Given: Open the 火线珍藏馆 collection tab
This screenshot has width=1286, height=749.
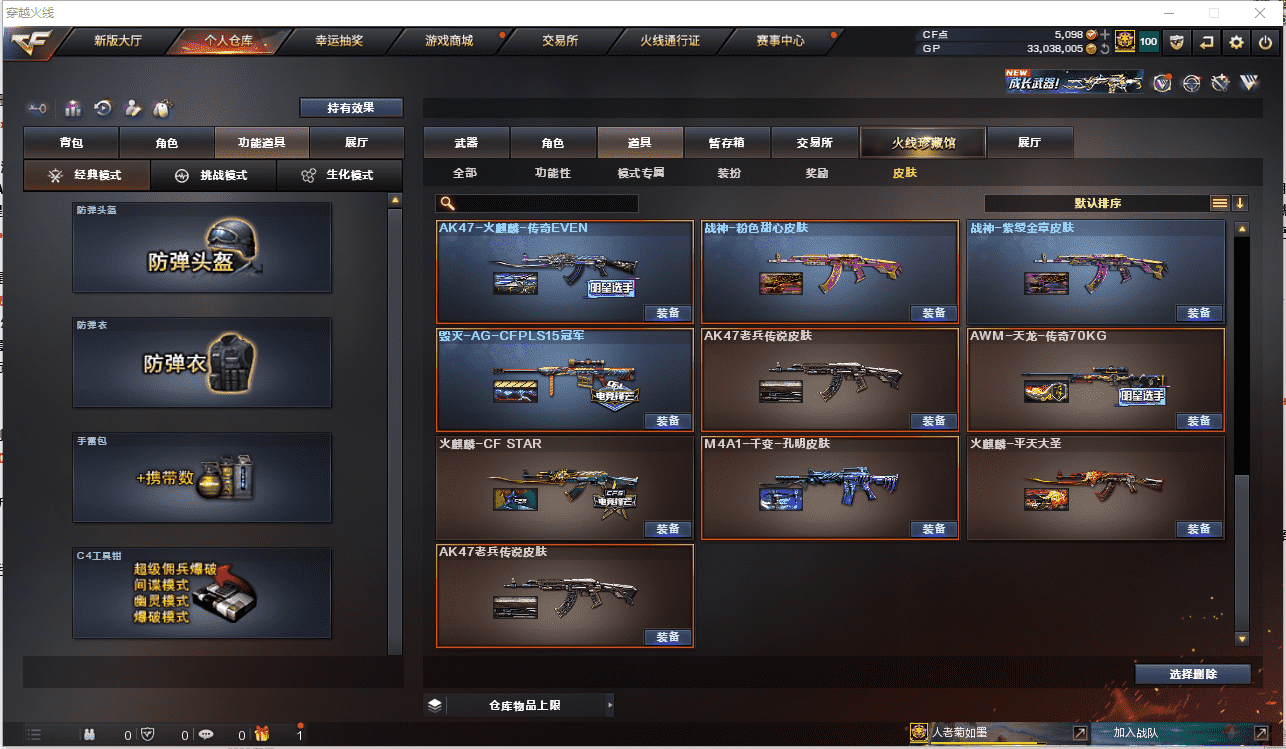Looking at the screenshot, I should pos(923,143).
